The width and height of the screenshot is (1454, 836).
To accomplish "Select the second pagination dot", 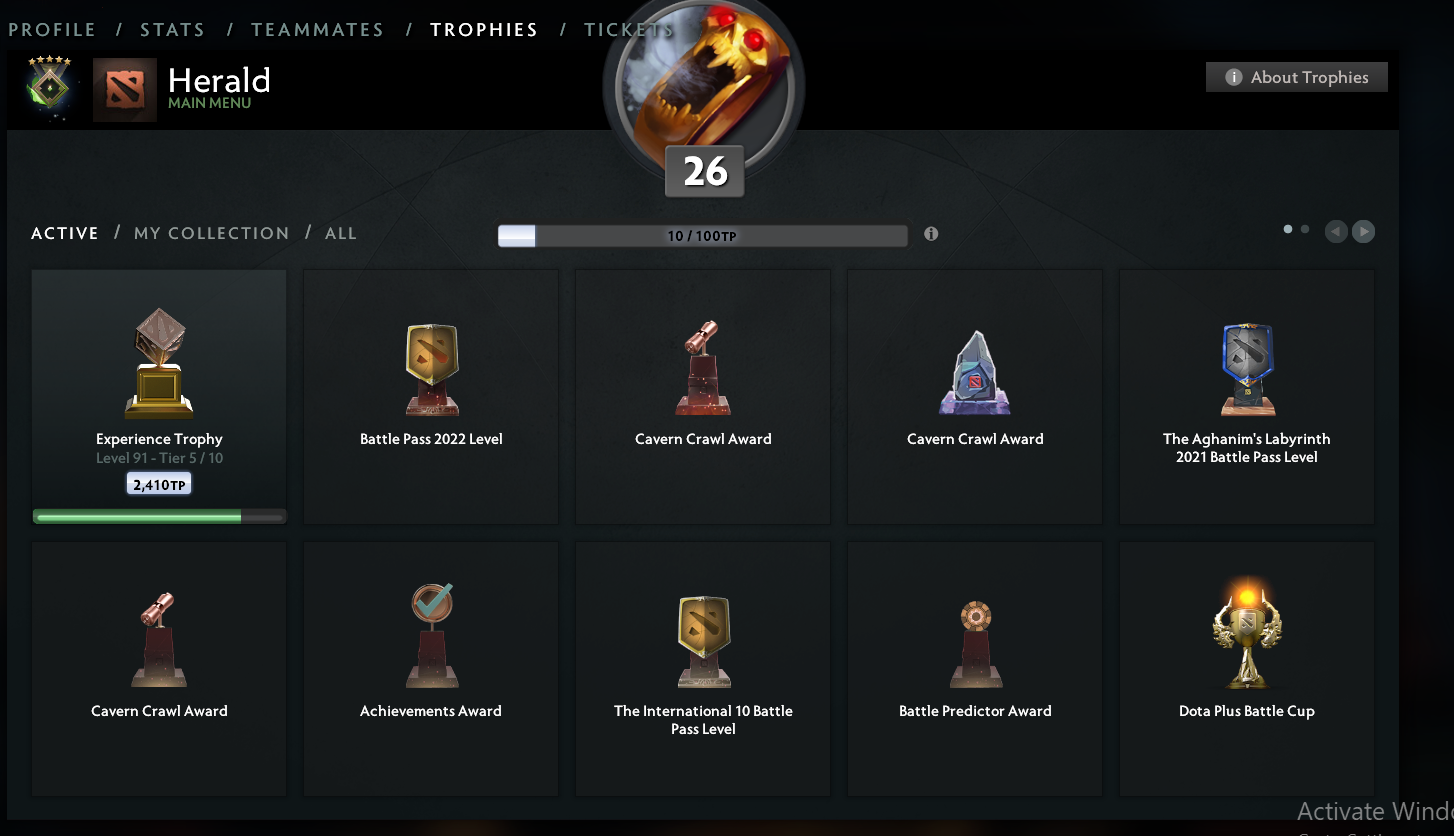I will pos(1302,229).
